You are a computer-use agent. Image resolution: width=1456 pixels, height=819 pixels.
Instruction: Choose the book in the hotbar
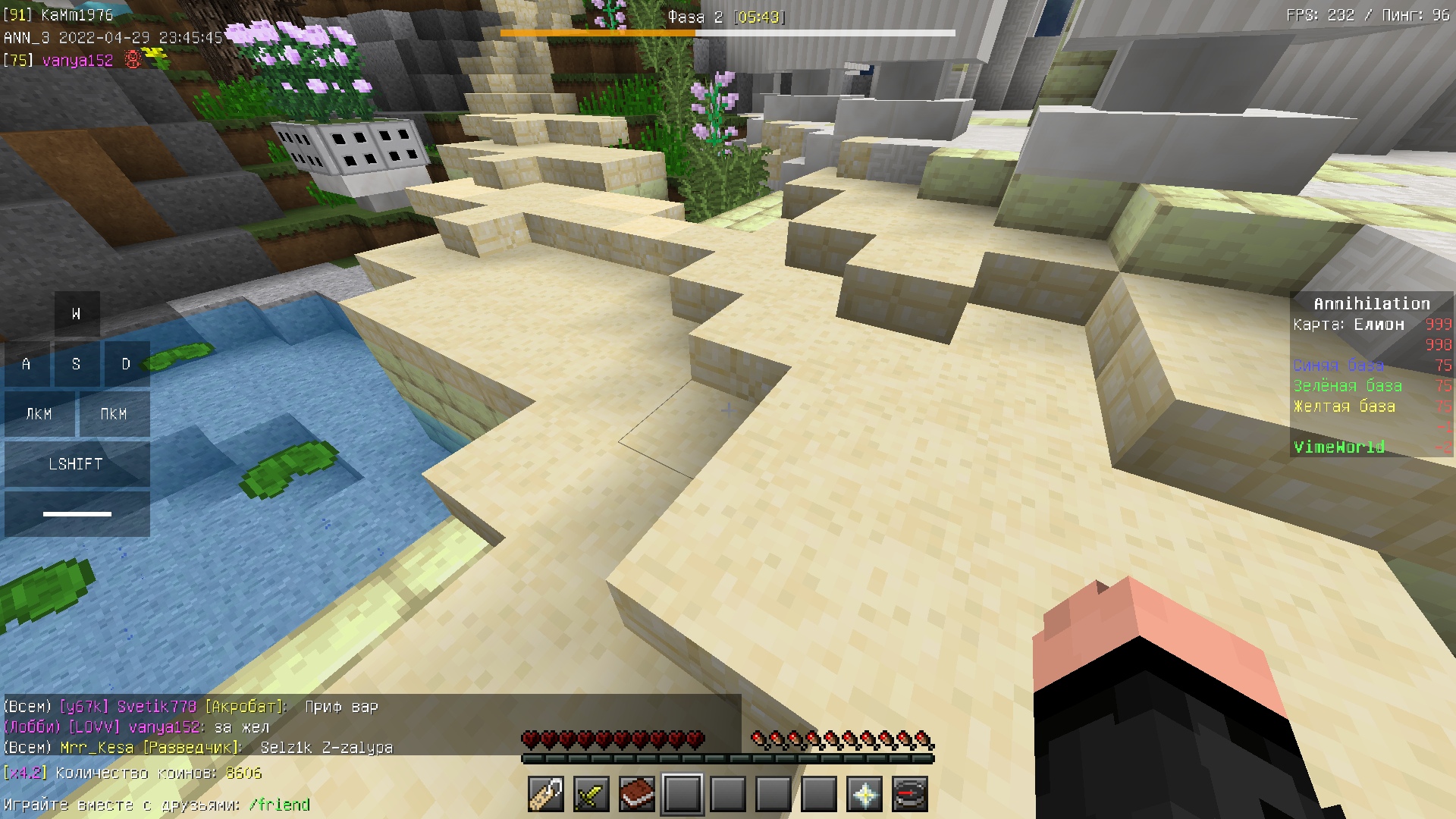[x=637, y=795]
